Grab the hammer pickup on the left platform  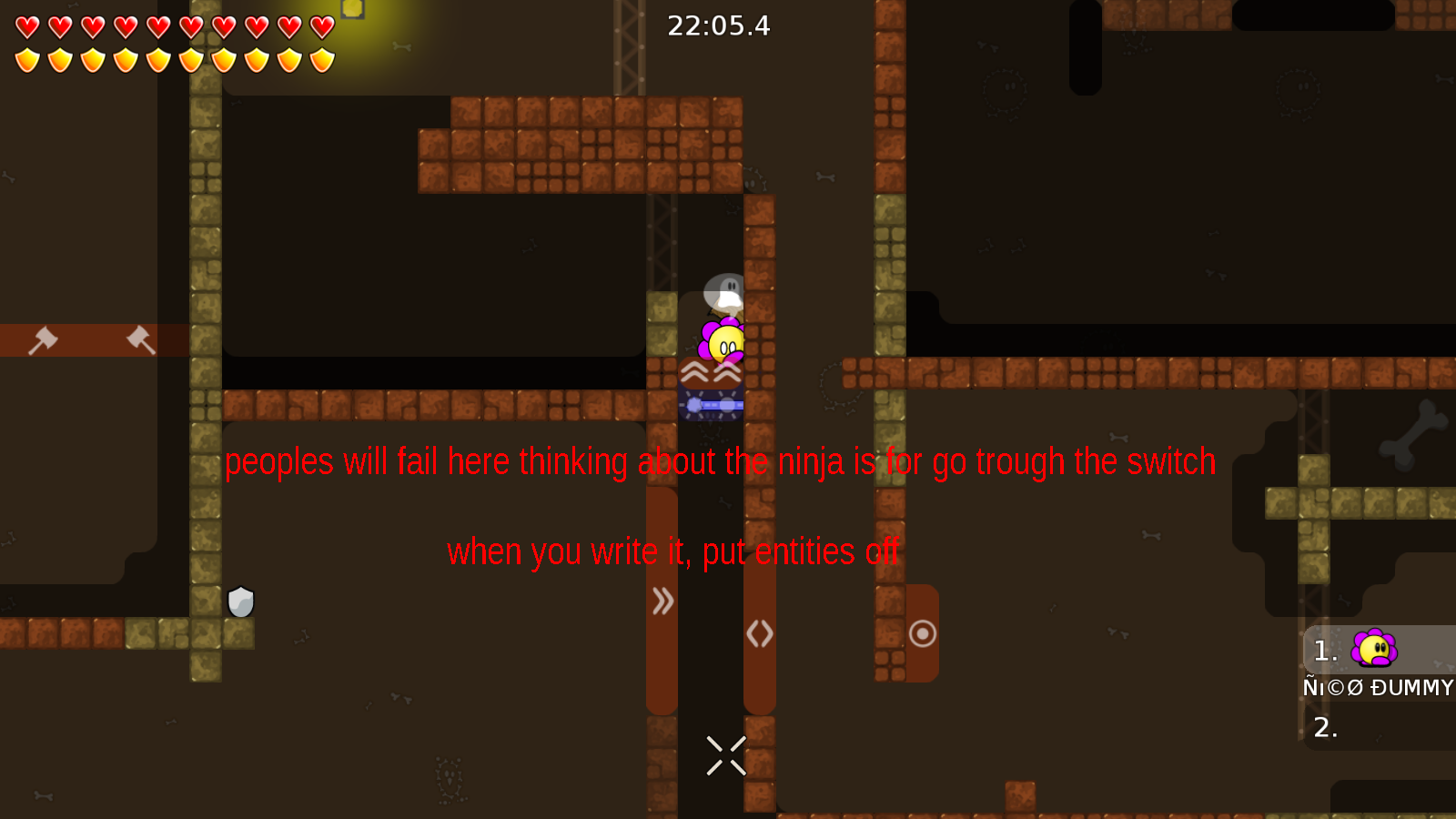click(x=43, y=339)
